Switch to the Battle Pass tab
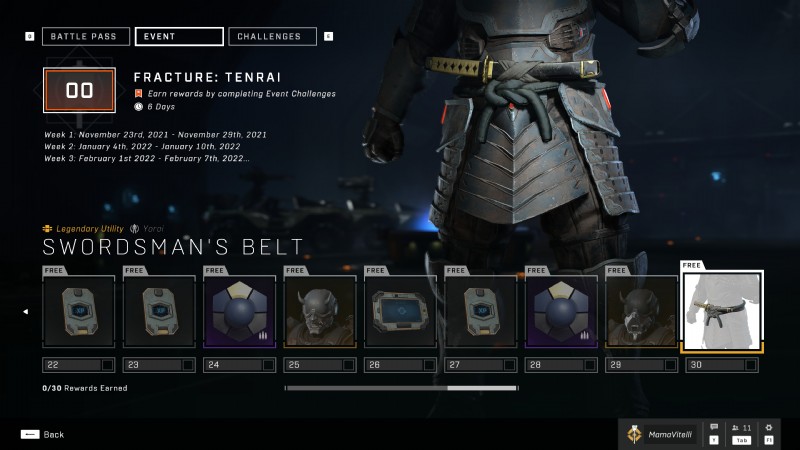Viewport: 800px width, 450px height. 85,37
